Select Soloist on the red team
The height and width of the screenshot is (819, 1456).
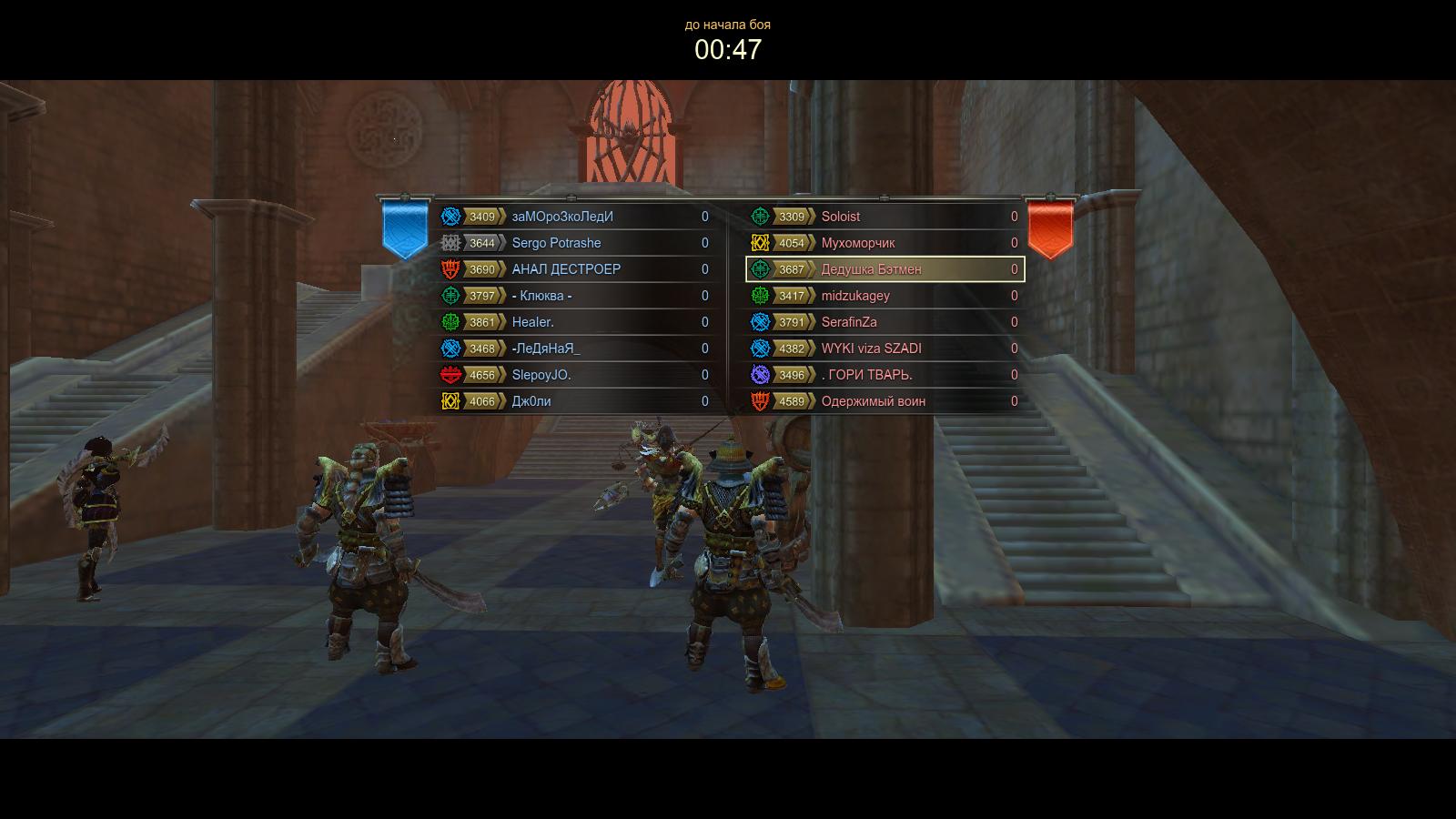click(x=883, y=217)
